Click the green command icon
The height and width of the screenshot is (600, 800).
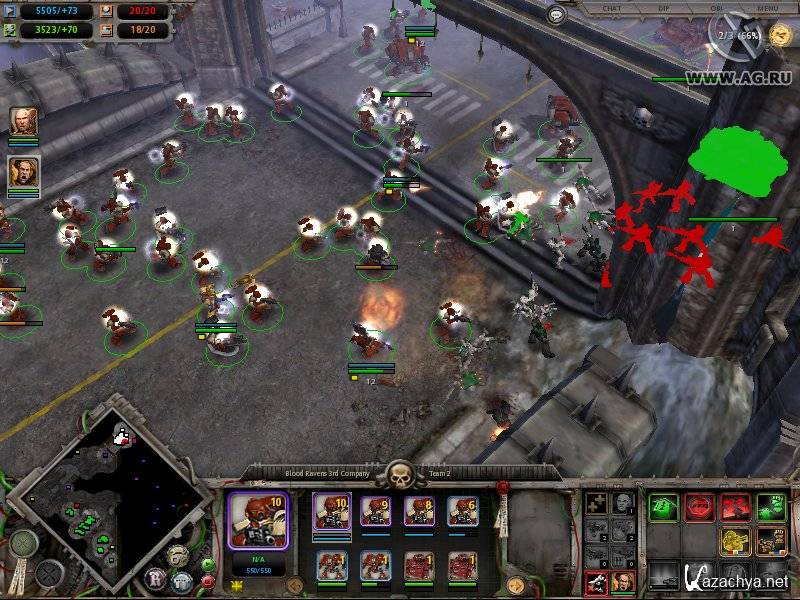coord(663,507)
